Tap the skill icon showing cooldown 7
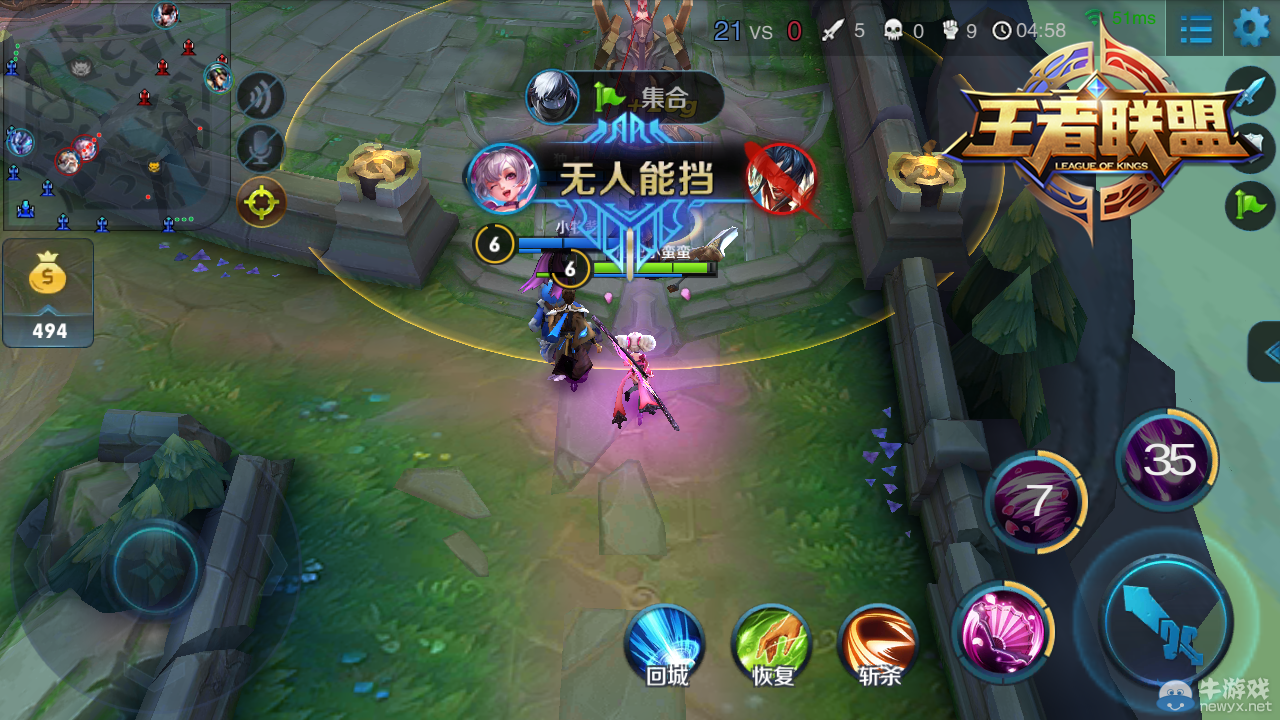This screenshot has height=720, width=1280. (x=1038, y=500)
